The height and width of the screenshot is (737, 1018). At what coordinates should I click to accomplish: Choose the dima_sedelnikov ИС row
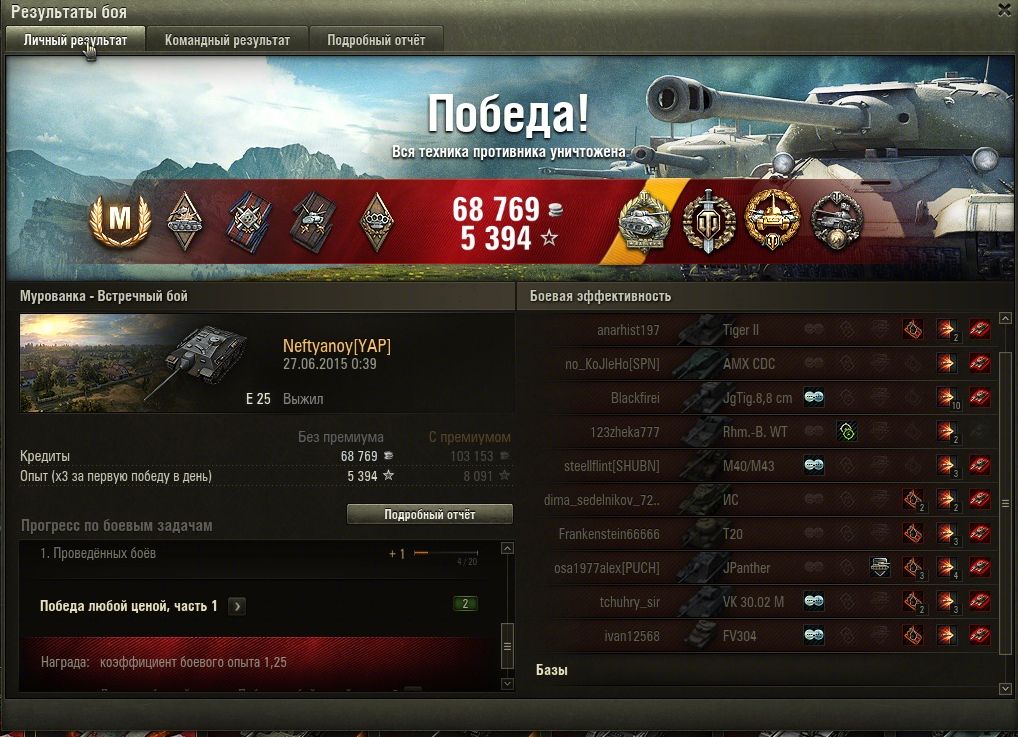point(760,500)
